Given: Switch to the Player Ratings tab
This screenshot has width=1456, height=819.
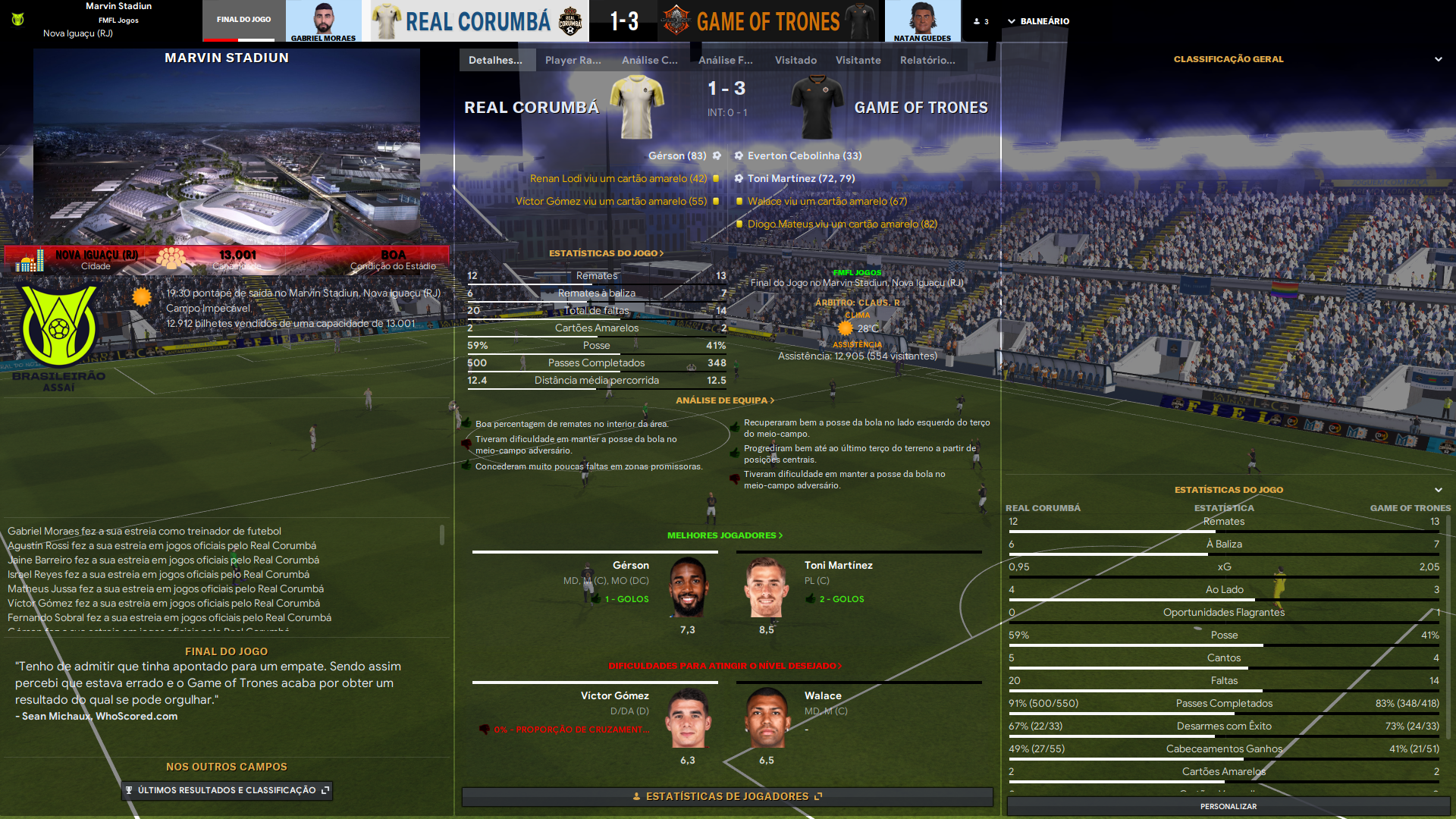Looking at the screenshot, I should (573, 60).
